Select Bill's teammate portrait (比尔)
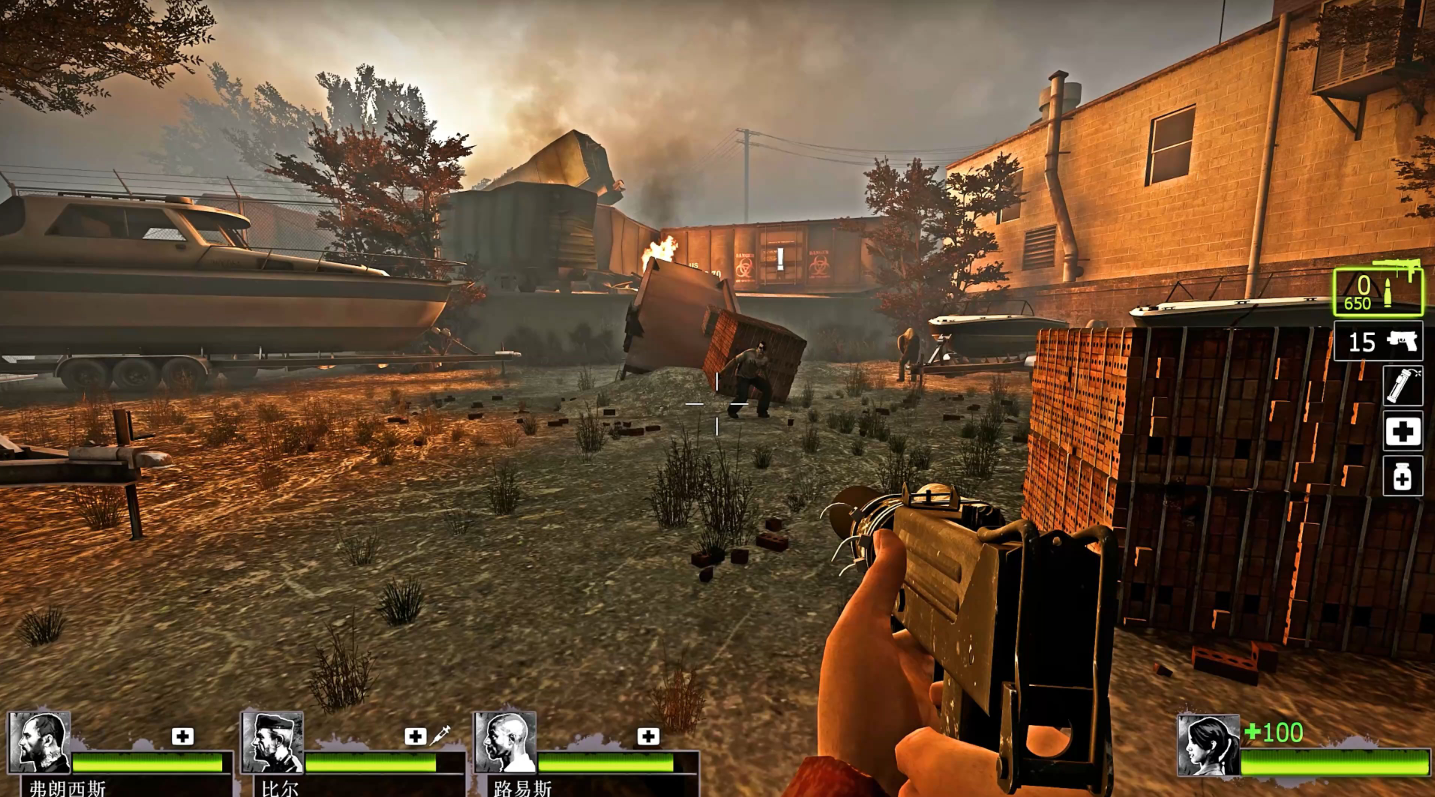The height and width of the screenshot is (797, 1435). pyautogui.click(x=272, y=742)
